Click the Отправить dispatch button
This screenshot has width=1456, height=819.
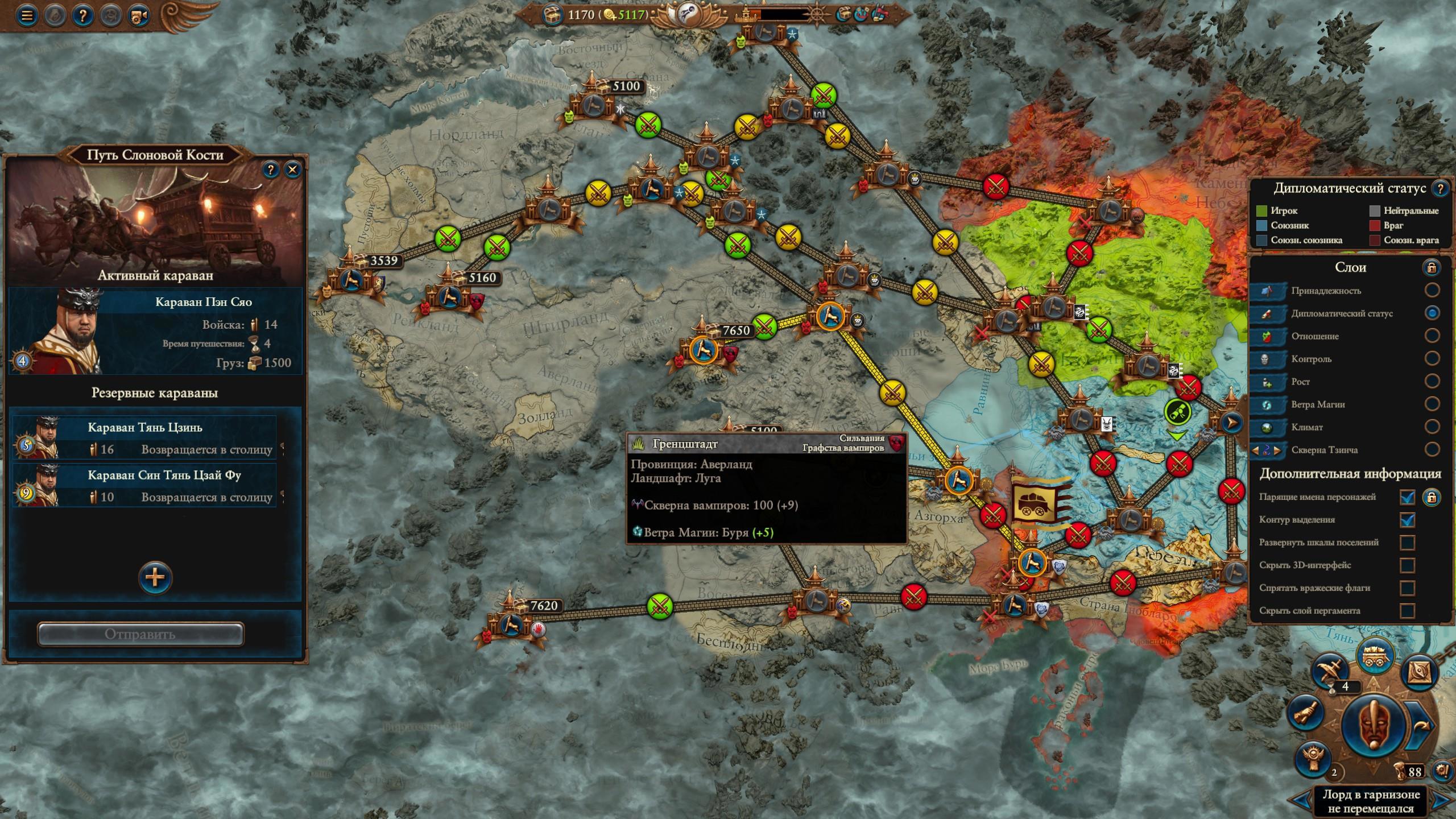tap(141, 634)
